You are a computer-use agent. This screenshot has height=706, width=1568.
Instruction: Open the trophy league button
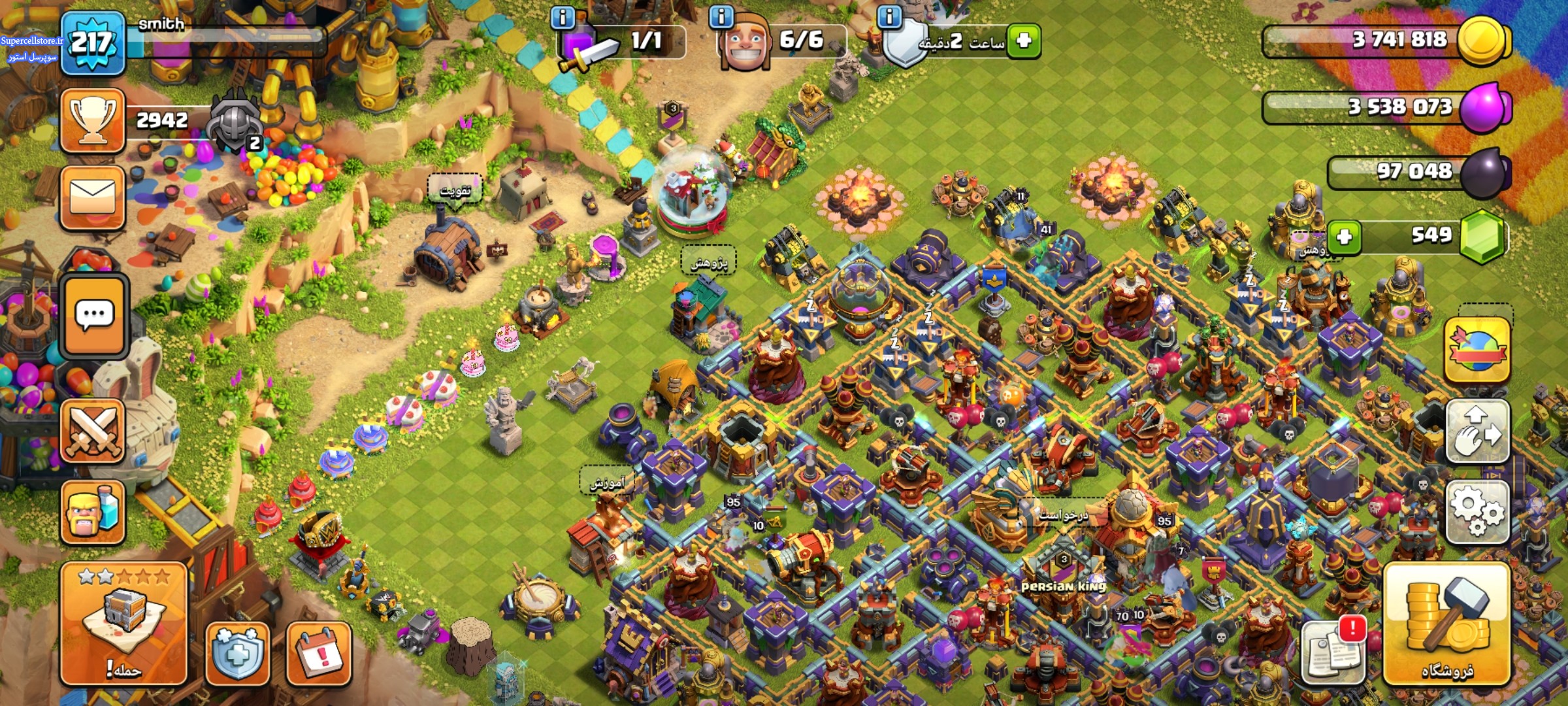(92, 121)
